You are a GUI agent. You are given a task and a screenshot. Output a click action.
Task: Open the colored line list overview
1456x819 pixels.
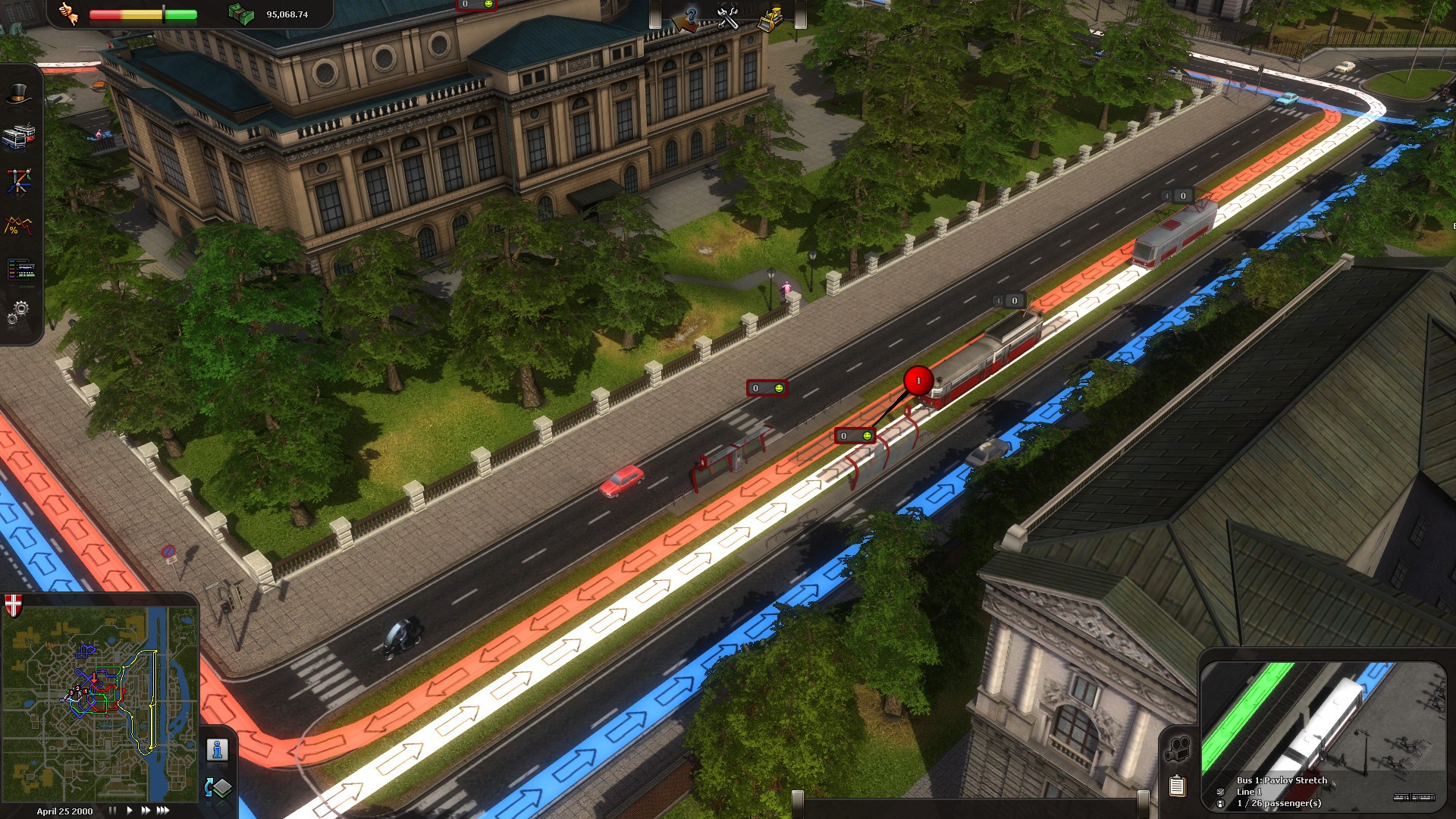(20, 268)
